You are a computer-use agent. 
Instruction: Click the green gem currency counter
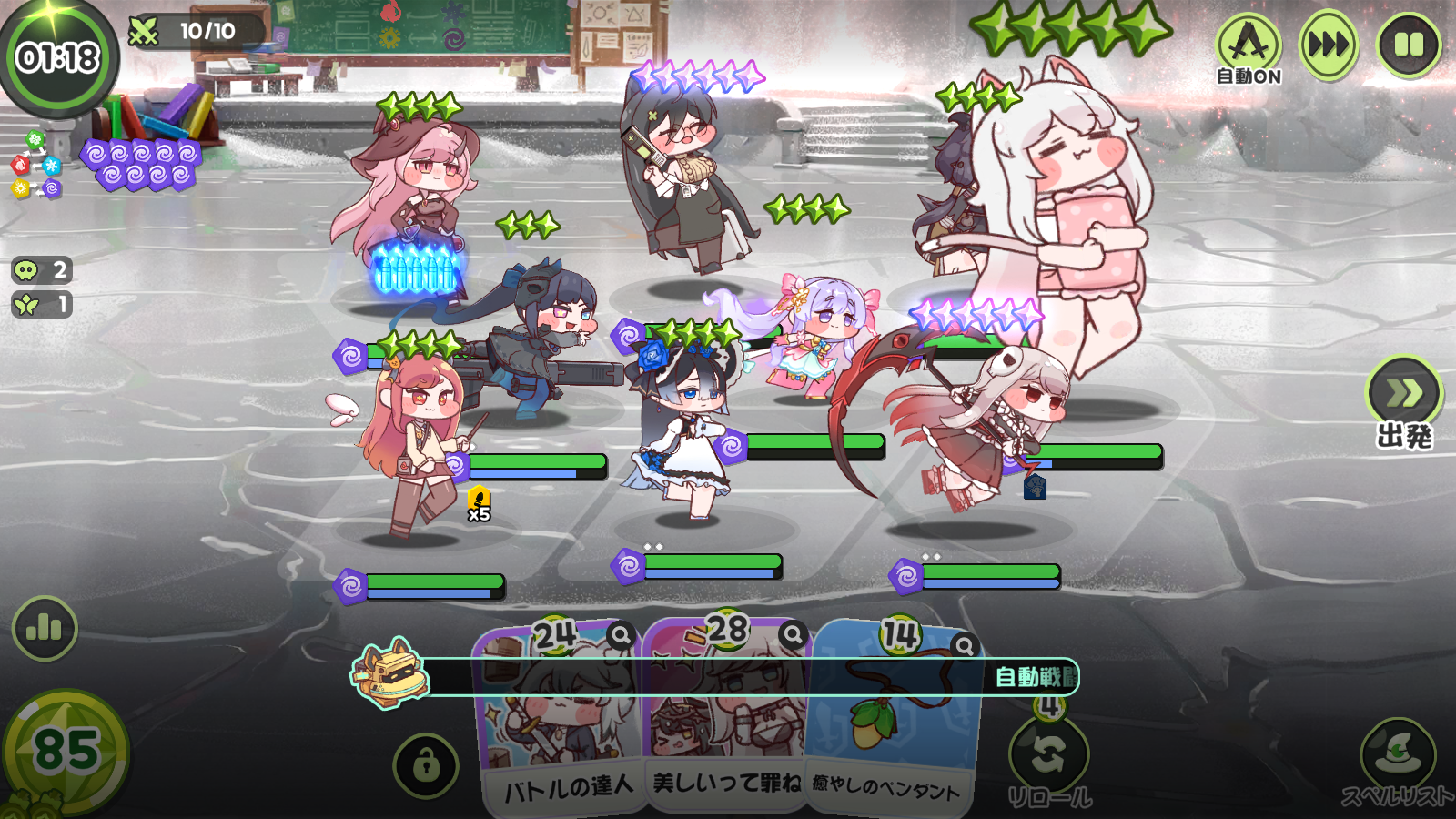pos(66,752)
